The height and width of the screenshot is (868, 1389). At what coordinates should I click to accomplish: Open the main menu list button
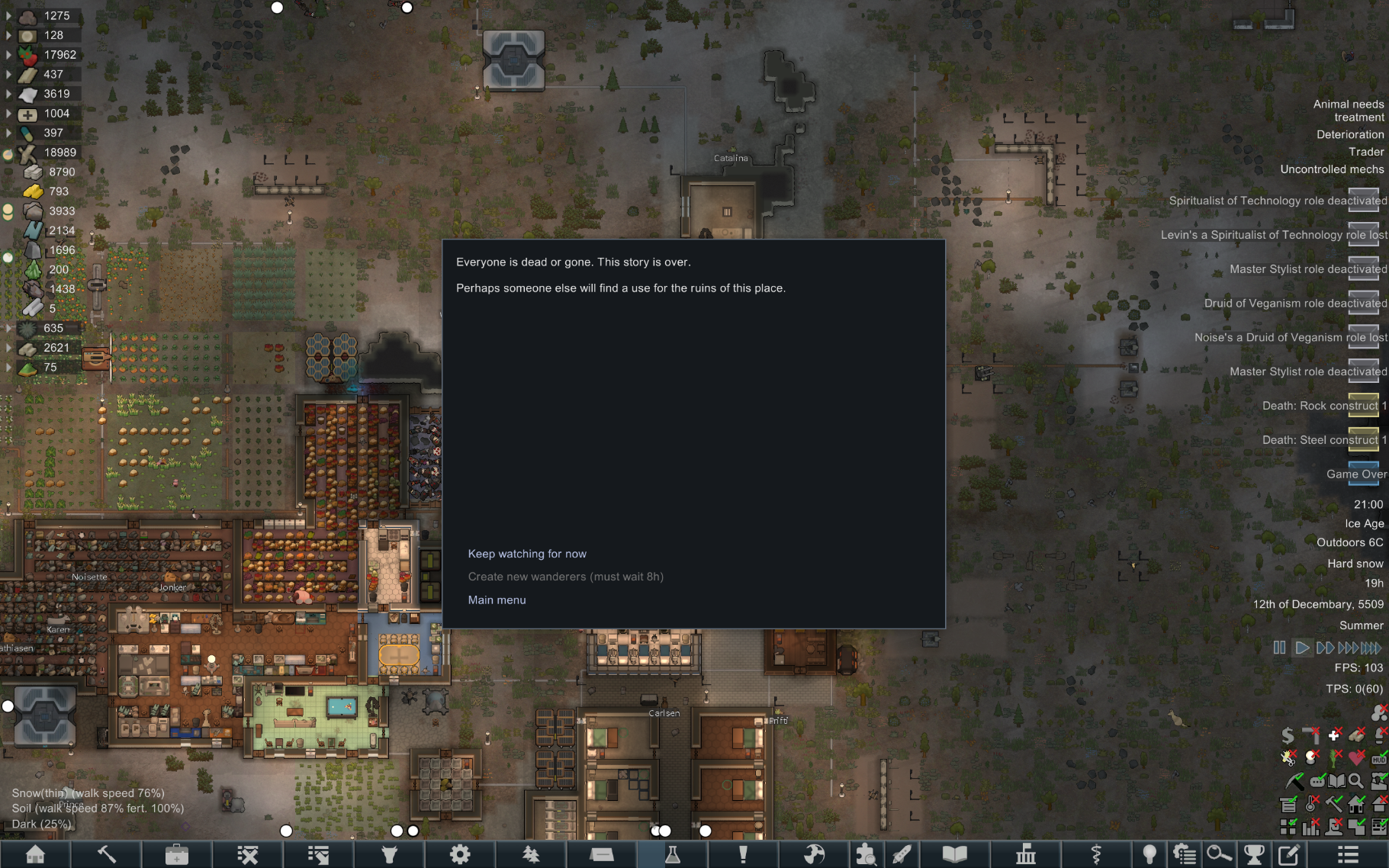point(1348,854)
